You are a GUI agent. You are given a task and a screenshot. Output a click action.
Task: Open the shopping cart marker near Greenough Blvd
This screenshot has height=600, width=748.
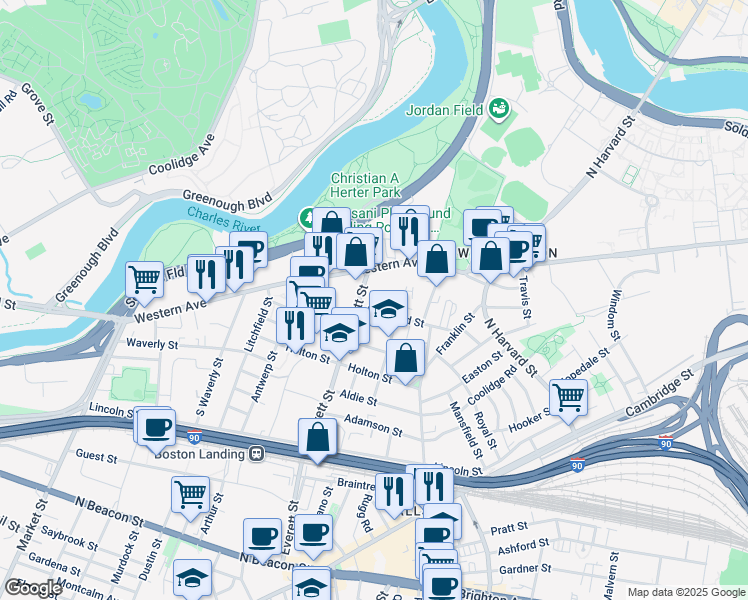(145, 279)
